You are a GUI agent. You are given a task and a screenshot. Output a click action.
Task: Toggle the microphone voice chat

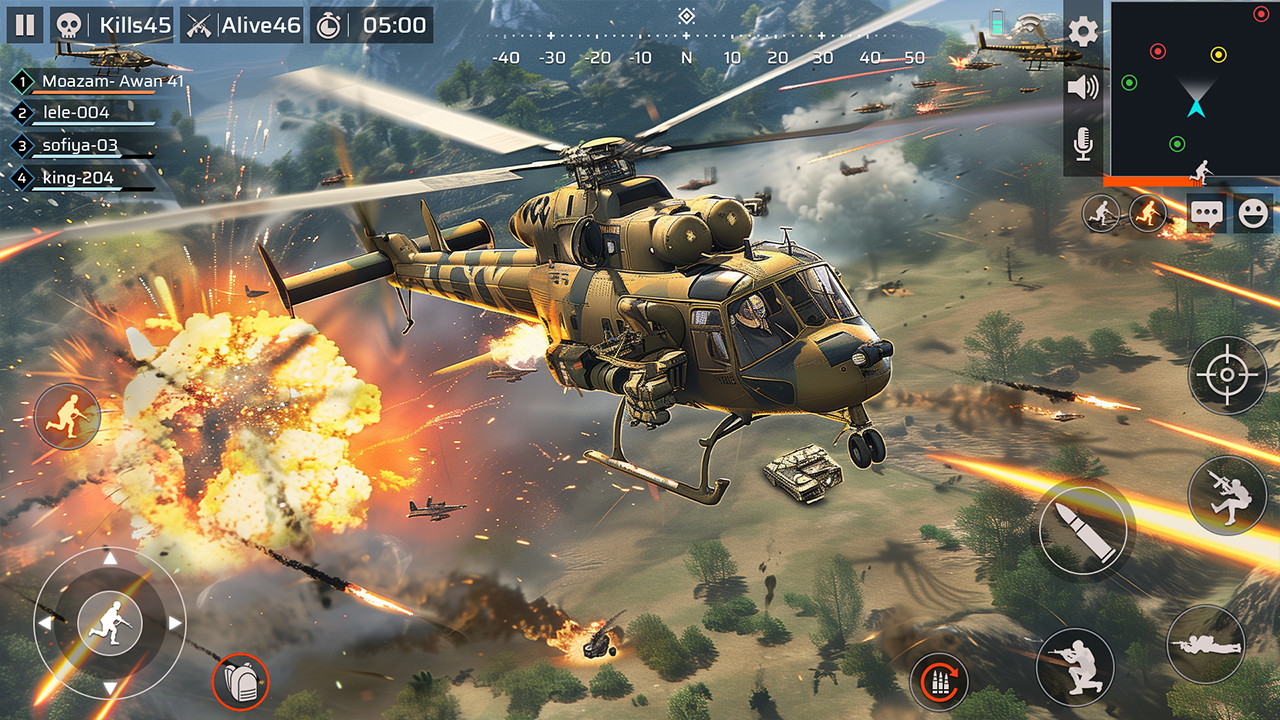pyautogui.click(x=1083, y=145)
